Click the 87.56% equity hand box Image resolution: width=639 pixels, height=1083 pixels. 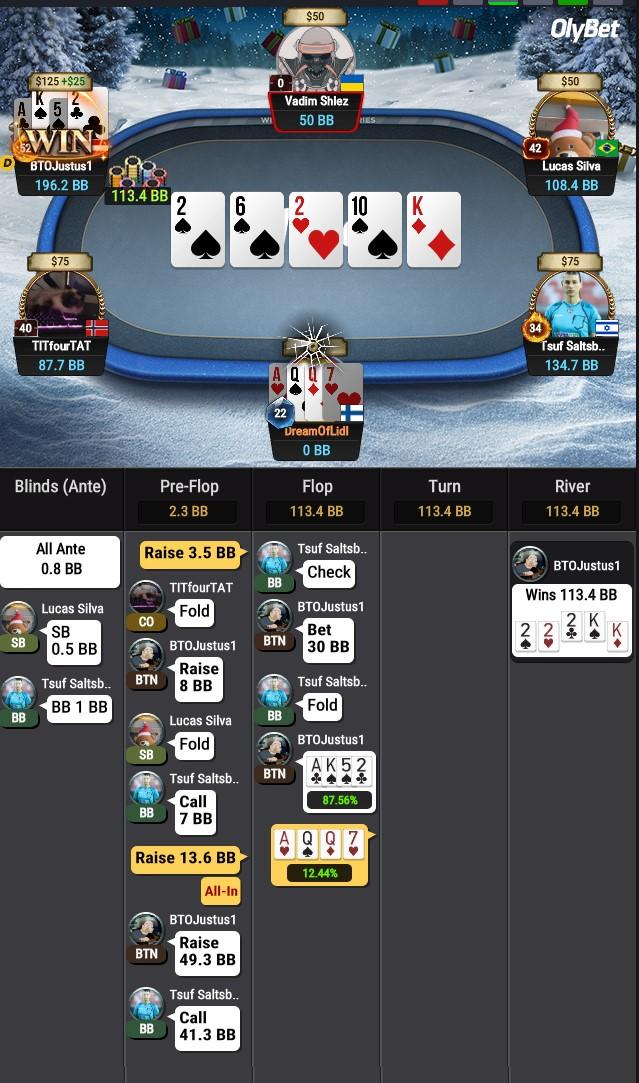point(339,781)
